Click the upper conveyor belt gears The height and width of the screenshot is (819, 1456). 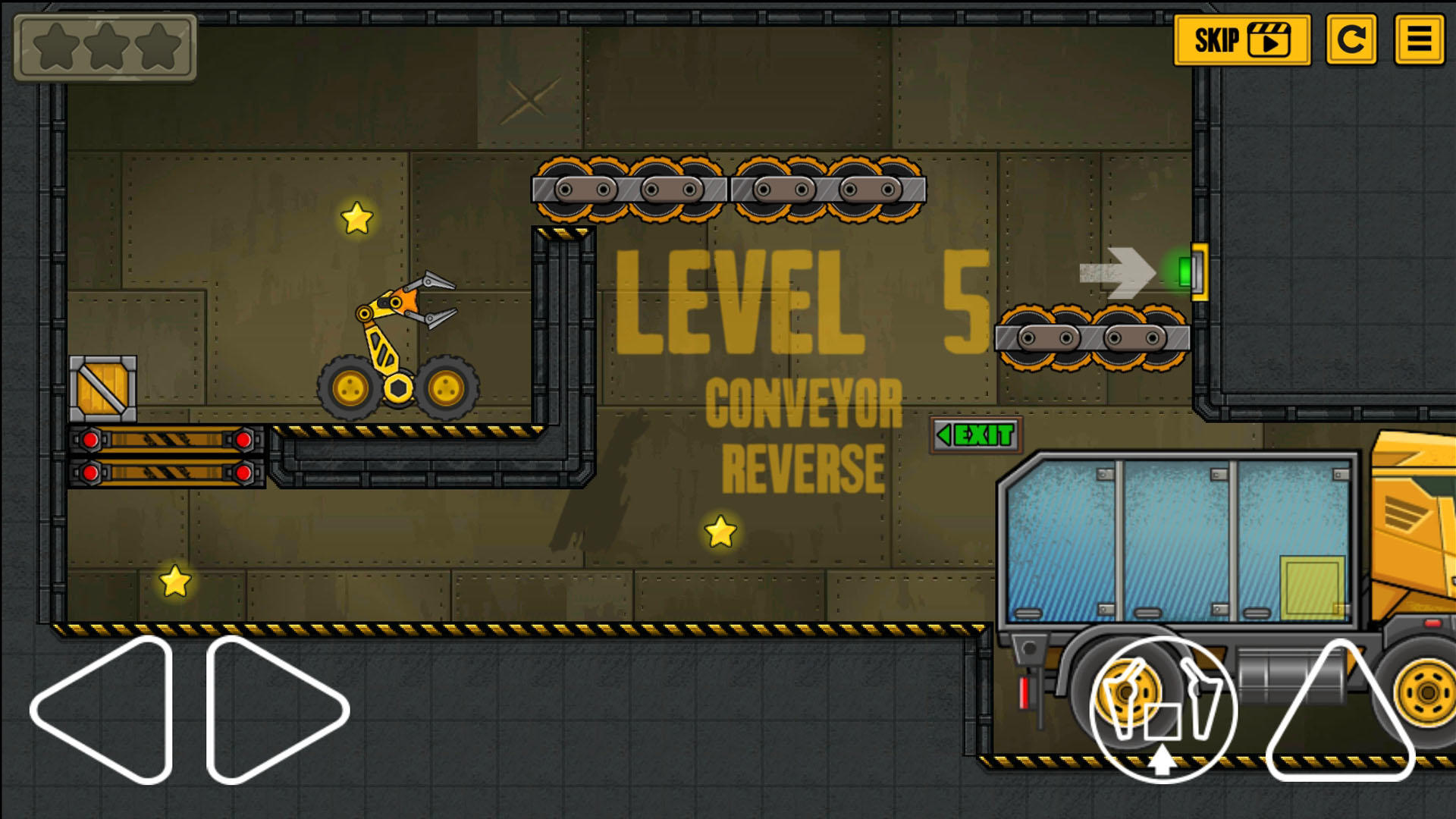(728, 188)
